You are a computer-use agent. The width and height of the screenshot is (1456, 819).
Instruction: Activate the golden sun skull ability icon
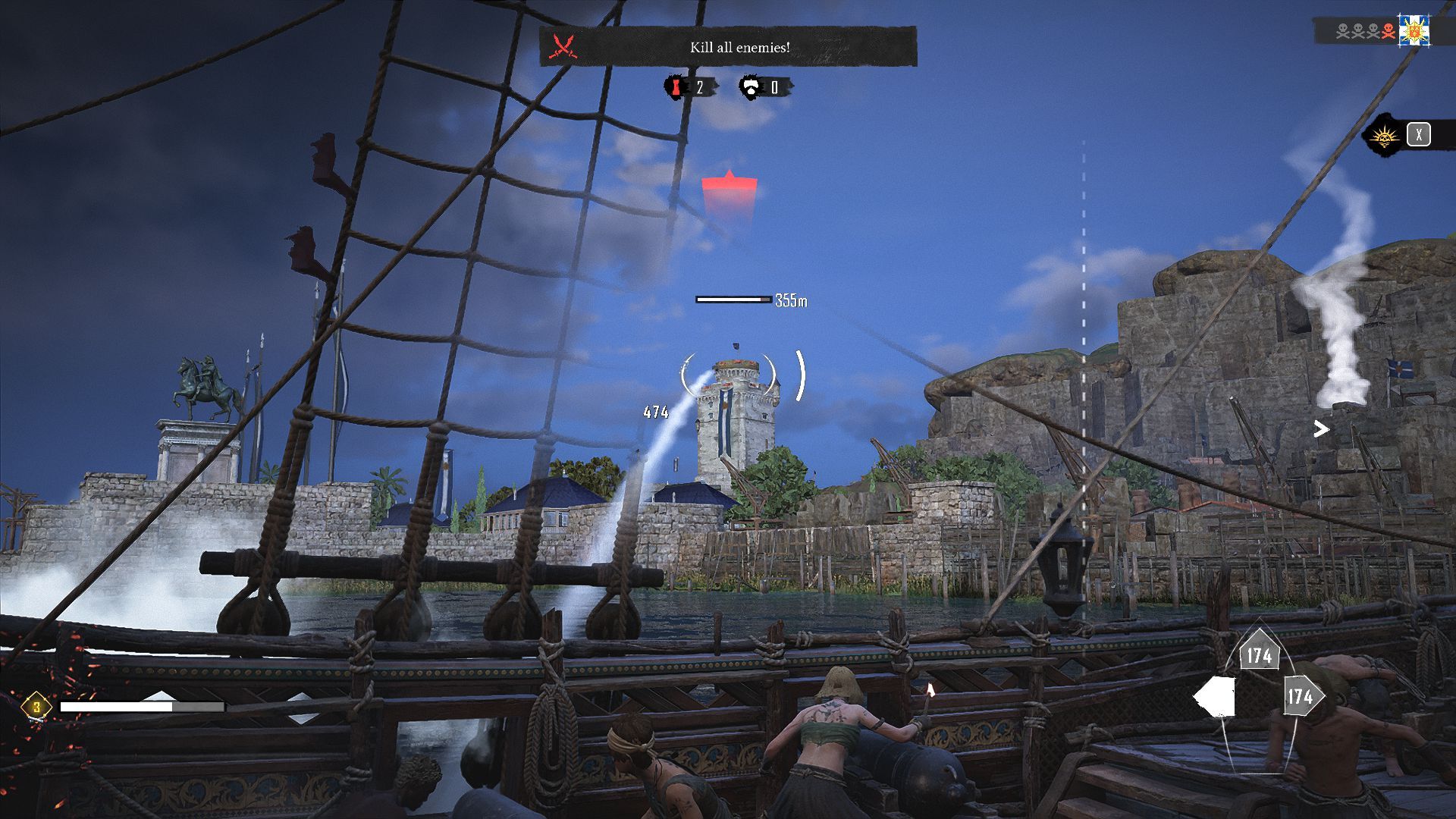1384,136
